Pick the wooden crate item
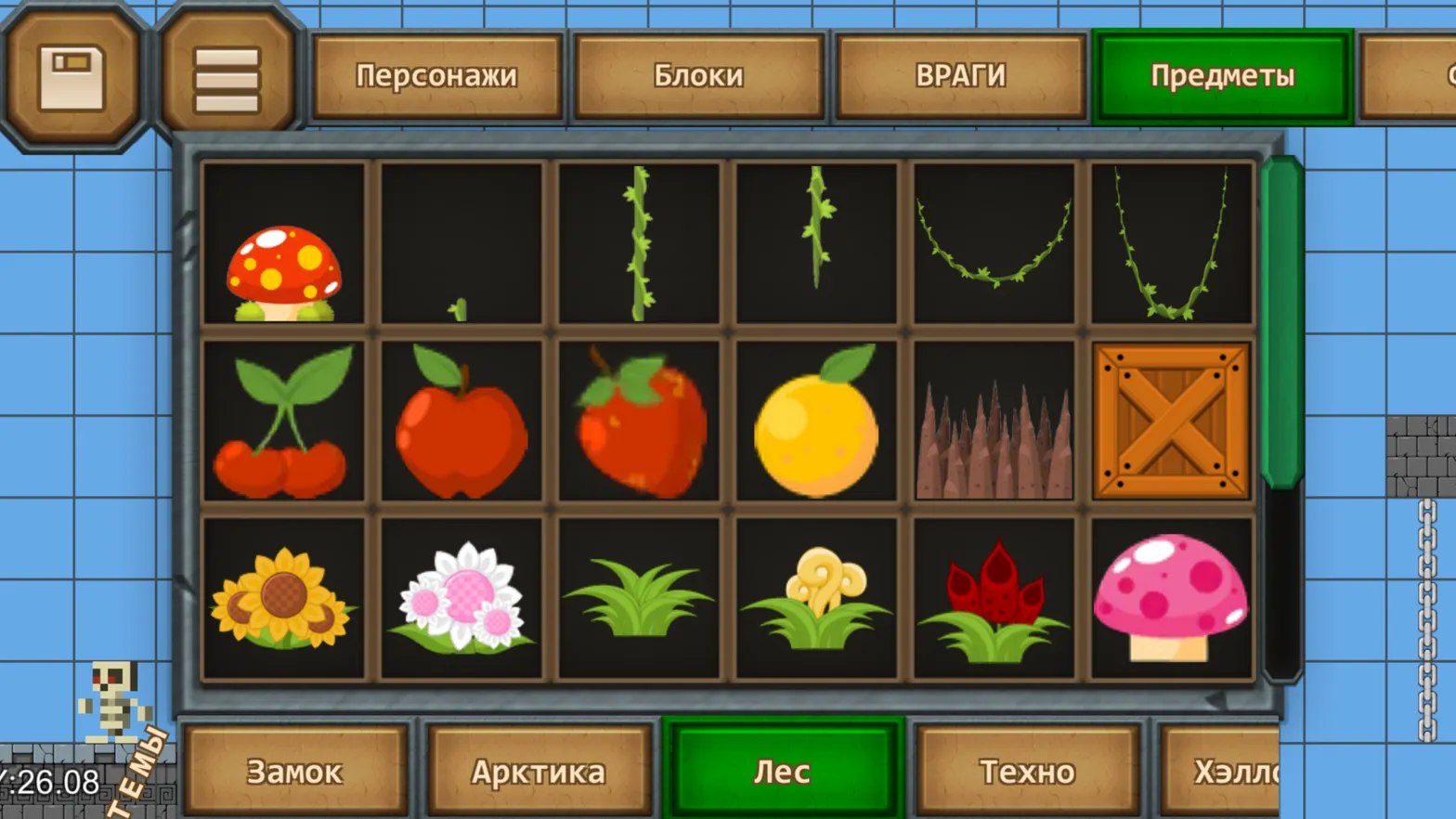The width and height of the screenshot is (1456, 819). coord(1170,422)
